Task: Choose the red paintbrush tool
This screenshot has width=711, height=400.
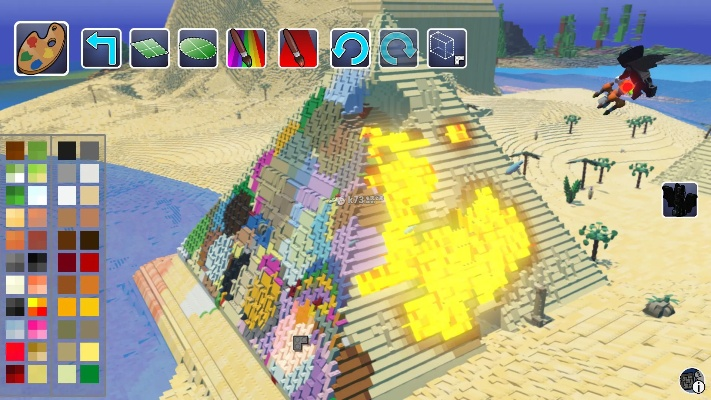Action: click(x=298, y=48)
